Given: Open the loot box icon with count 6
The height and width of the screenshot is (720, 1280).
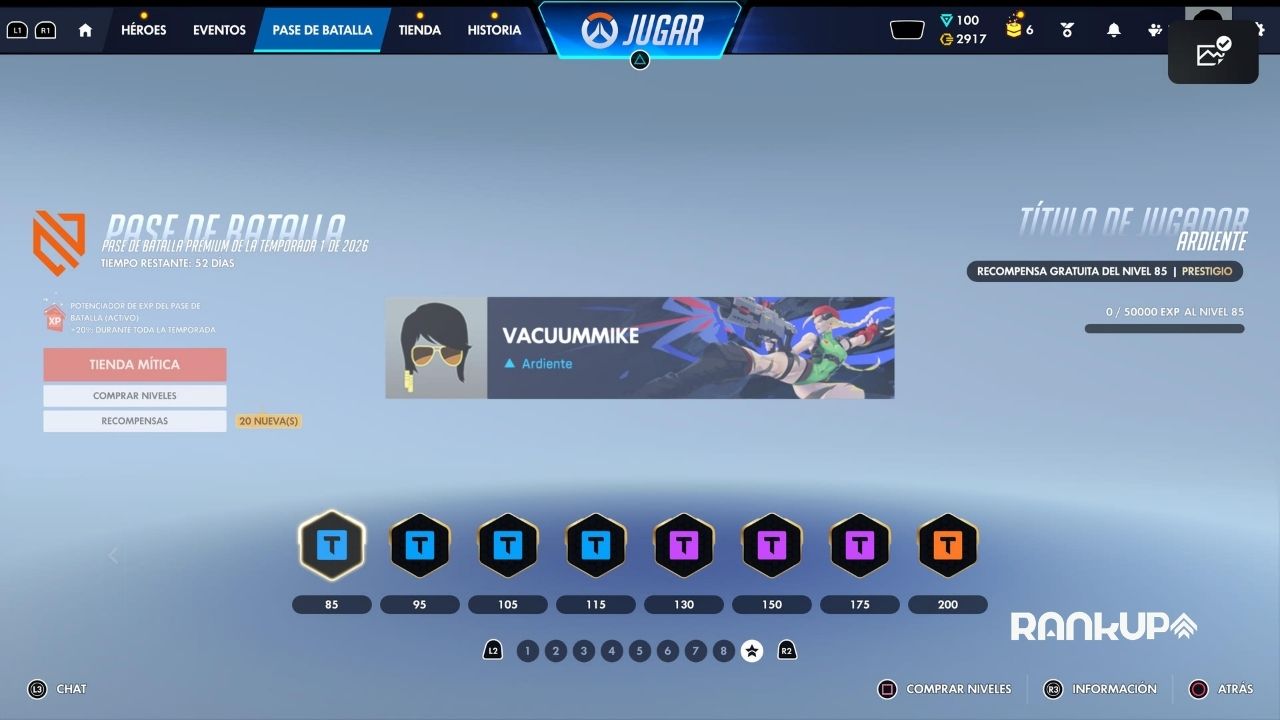Looking at the screenshot, I should tap(1018, 28).
